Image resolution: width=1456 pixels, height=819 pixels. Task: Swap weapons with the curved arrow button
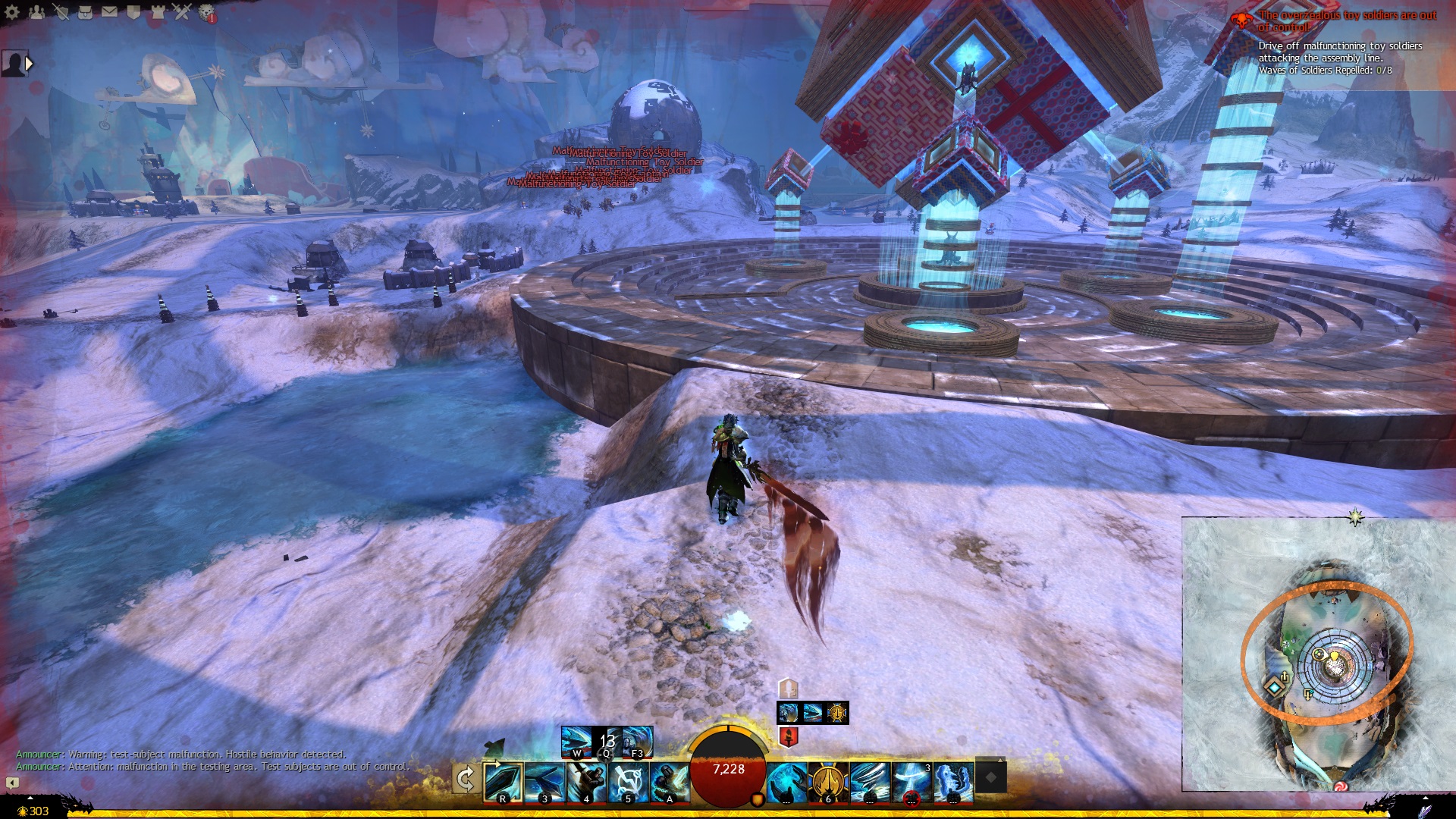pos(465,779)
